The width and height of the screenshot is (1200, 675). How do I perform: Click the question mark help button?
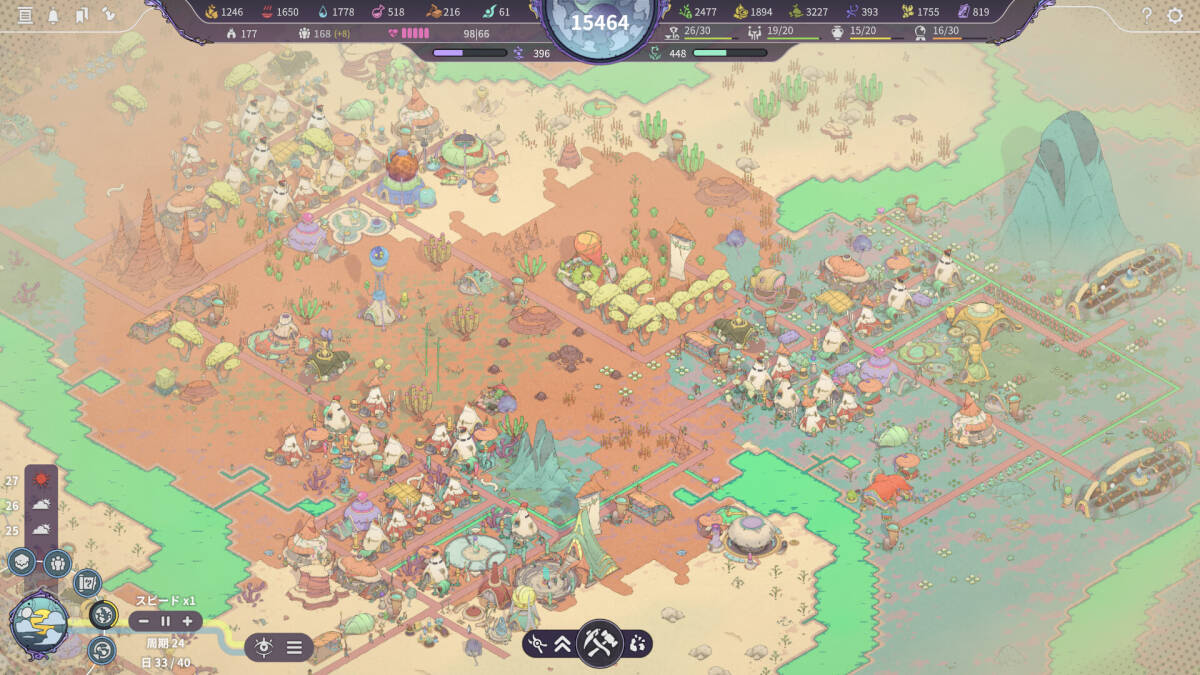point(1146,15)
